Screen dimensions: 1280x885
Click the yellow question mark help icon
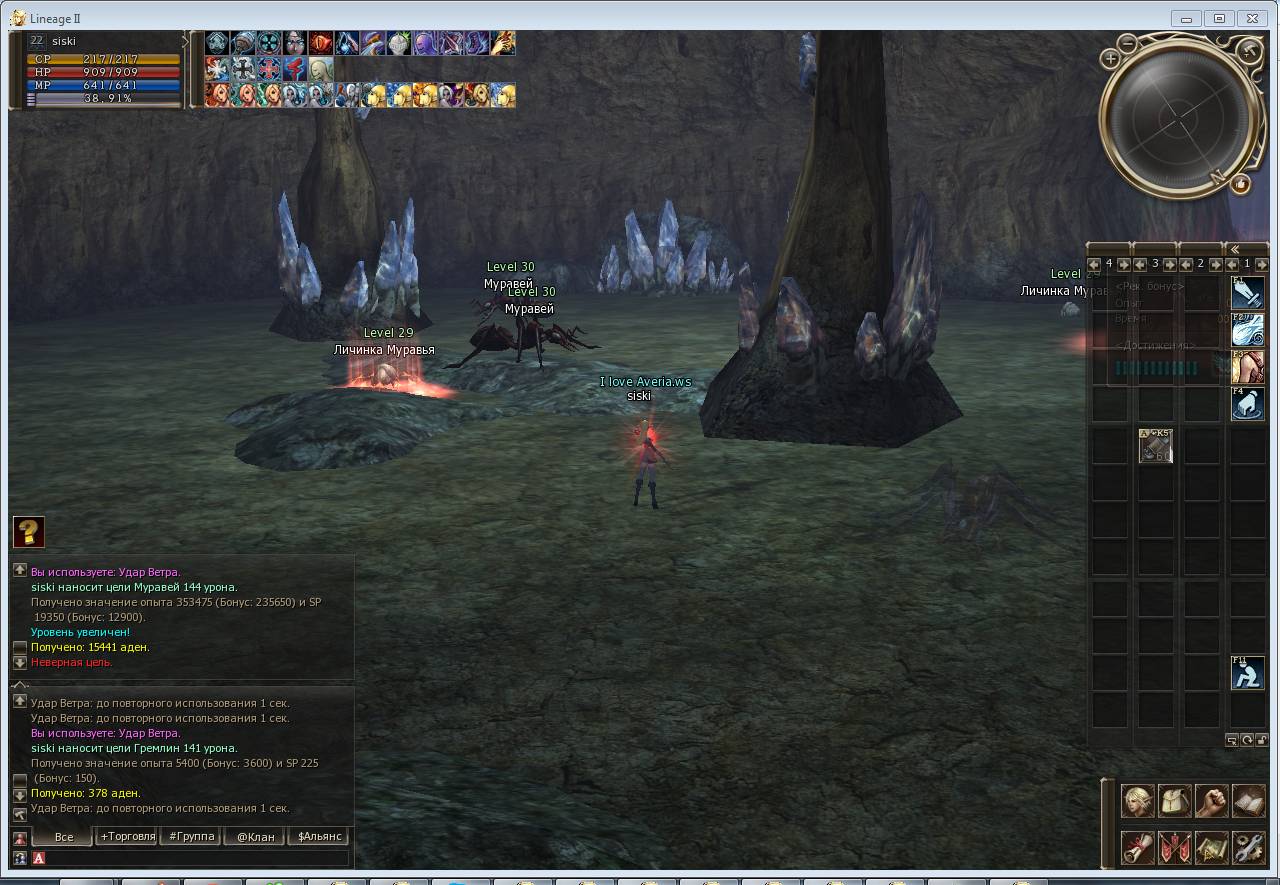click(x=29, y=531)
